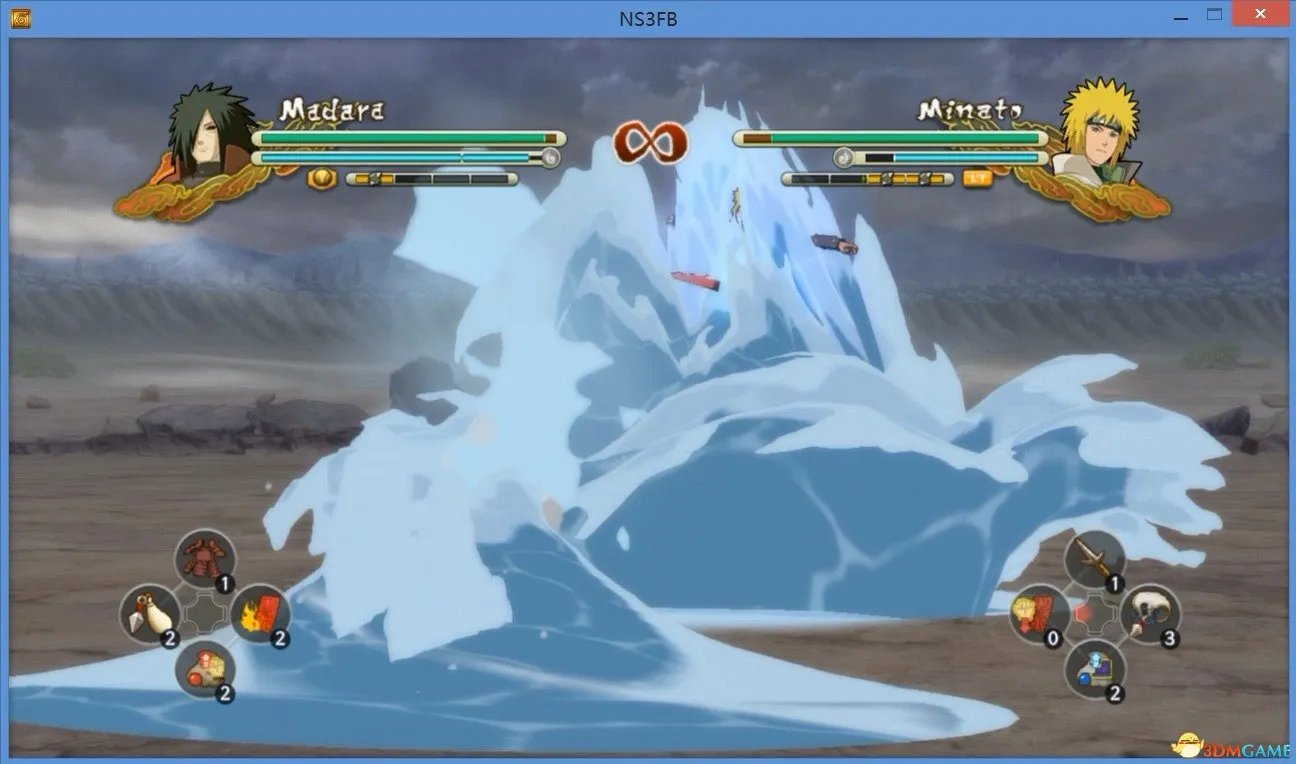Close the NS3FB game window
Image resolution: width=1296 pixels, height=764 pixels.
point(1261,15)
